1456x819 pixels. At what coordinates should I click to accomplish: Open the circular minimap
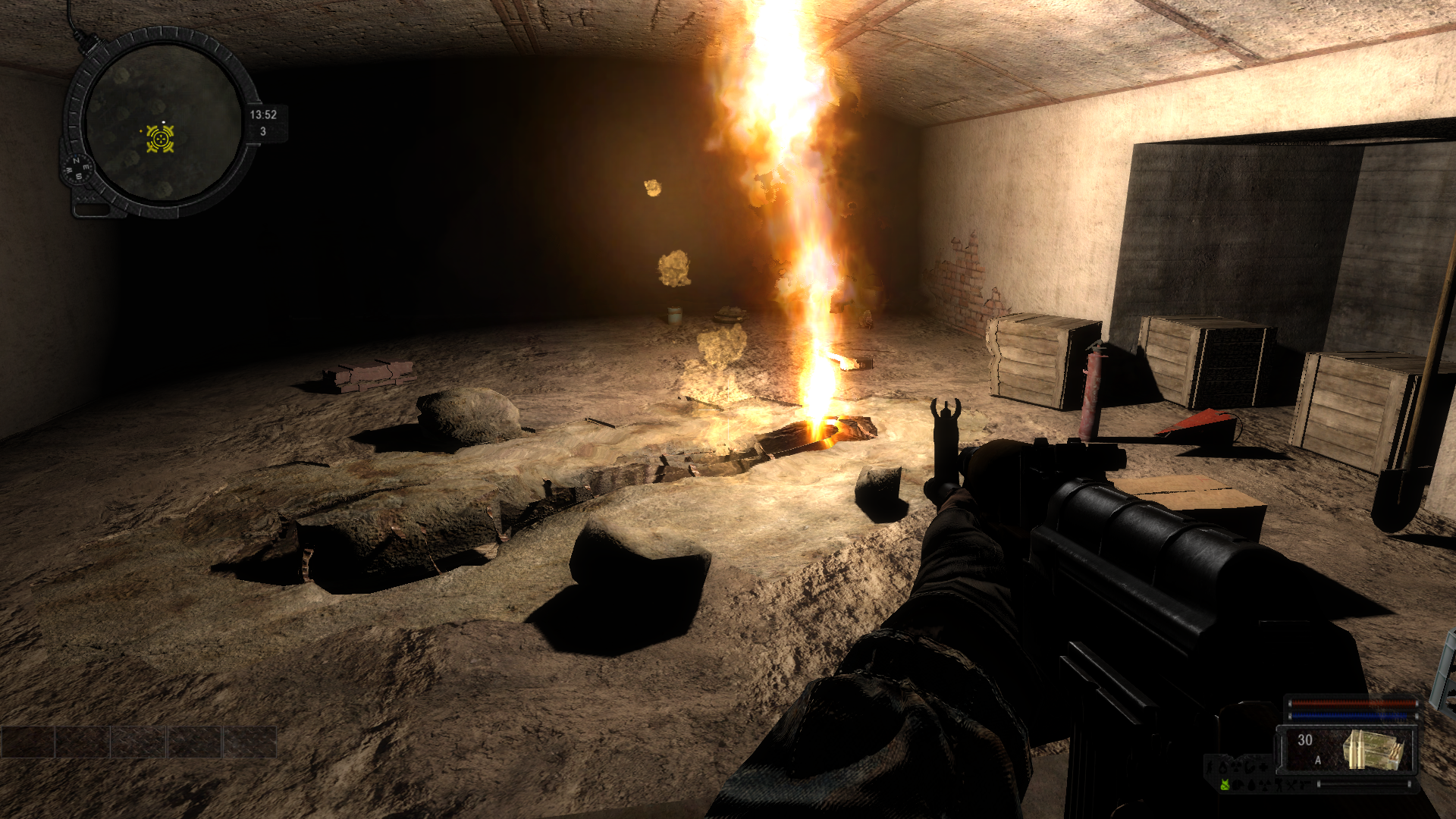pyautogui.click(x=162, y=123)
